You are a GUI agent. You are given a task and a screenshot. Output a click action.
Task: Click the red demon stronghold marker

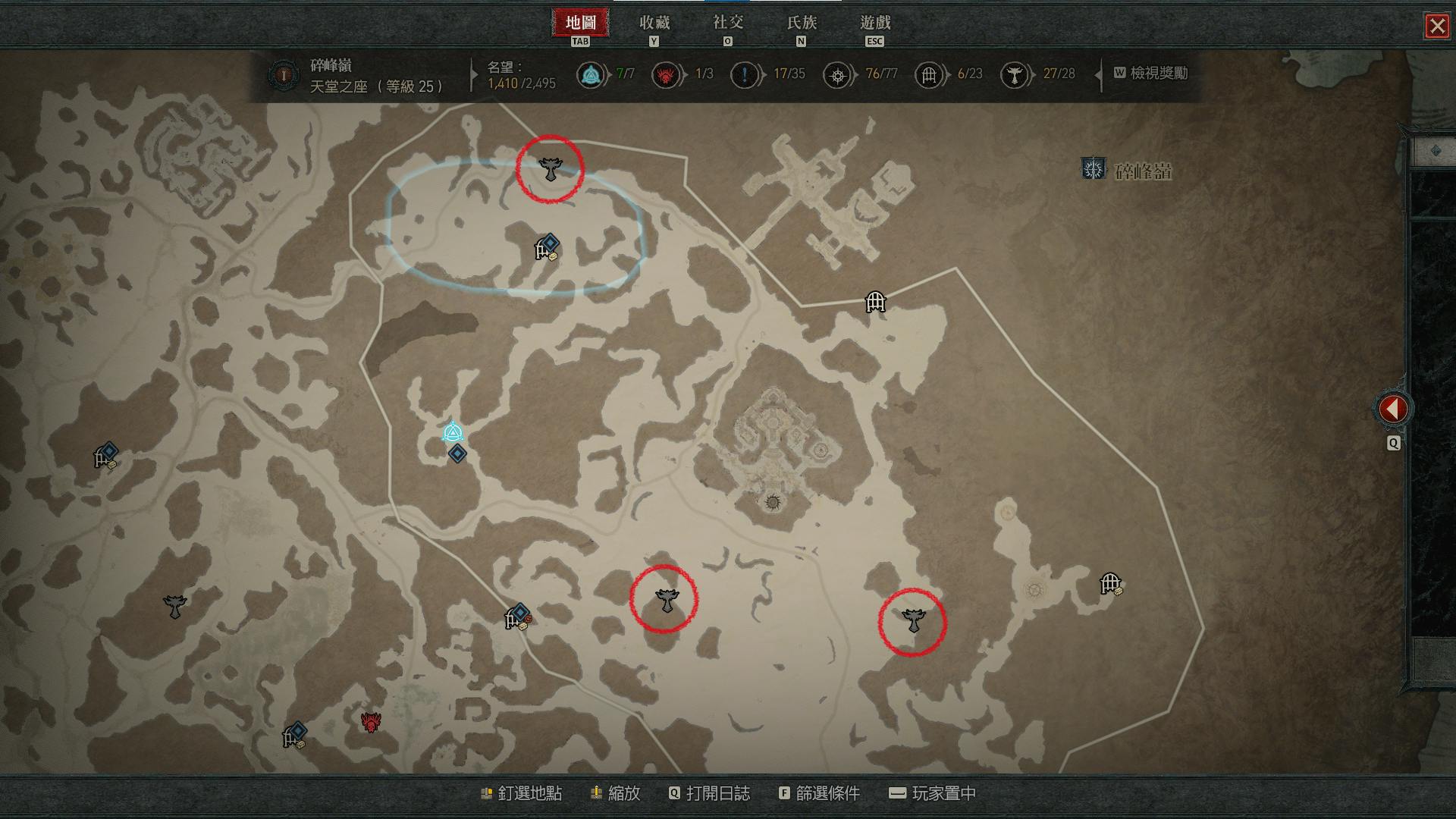pyautogui.click(x=370, y=722)
